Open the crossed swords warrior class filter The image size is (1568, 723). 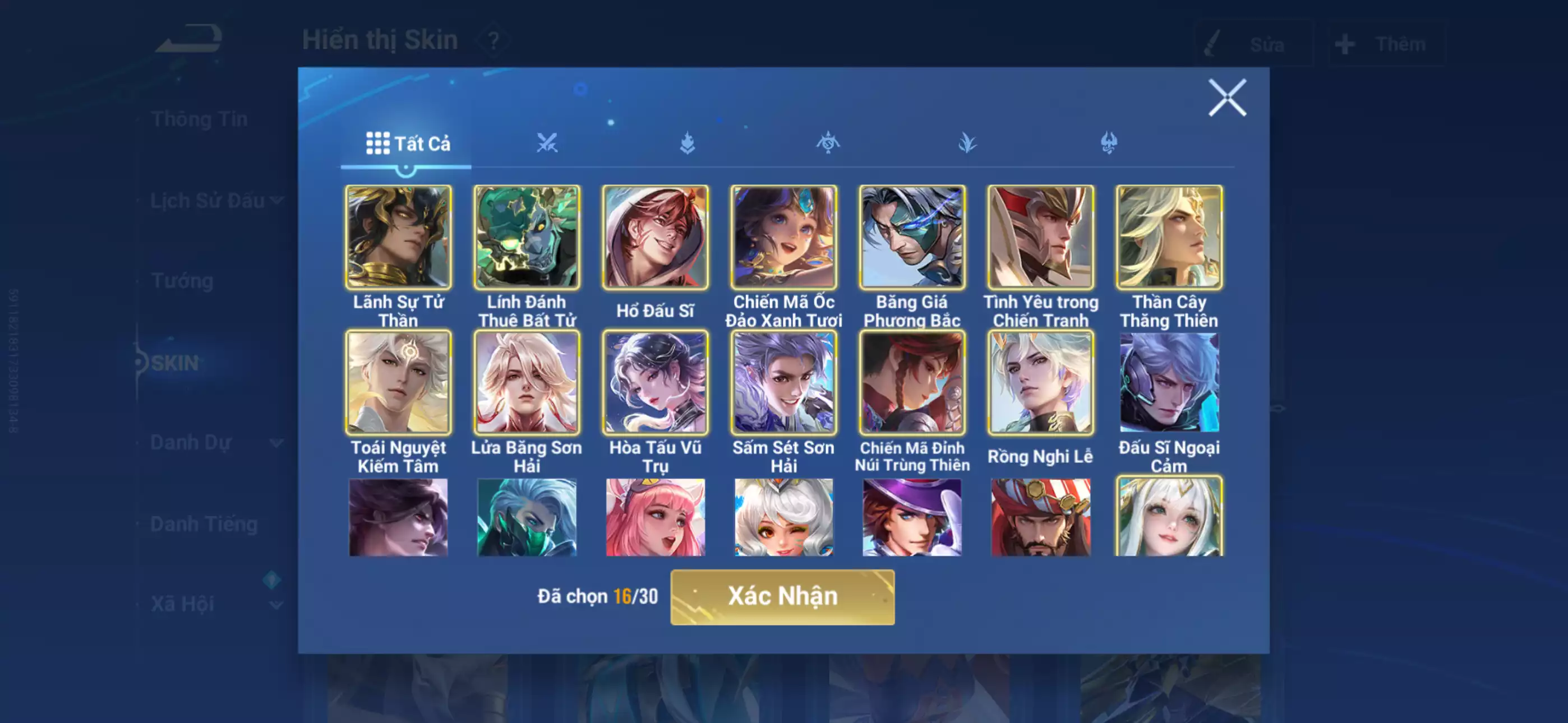coord(548,143)
